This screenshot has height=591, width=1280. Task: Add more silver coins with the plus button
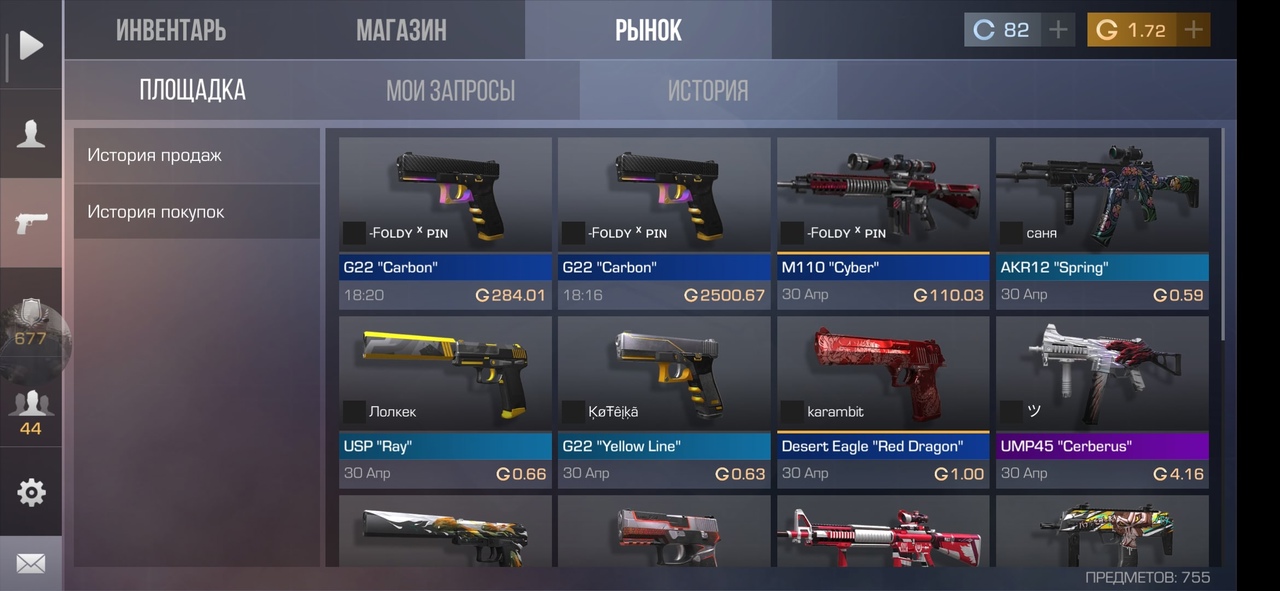click(x=1058, y=30)
